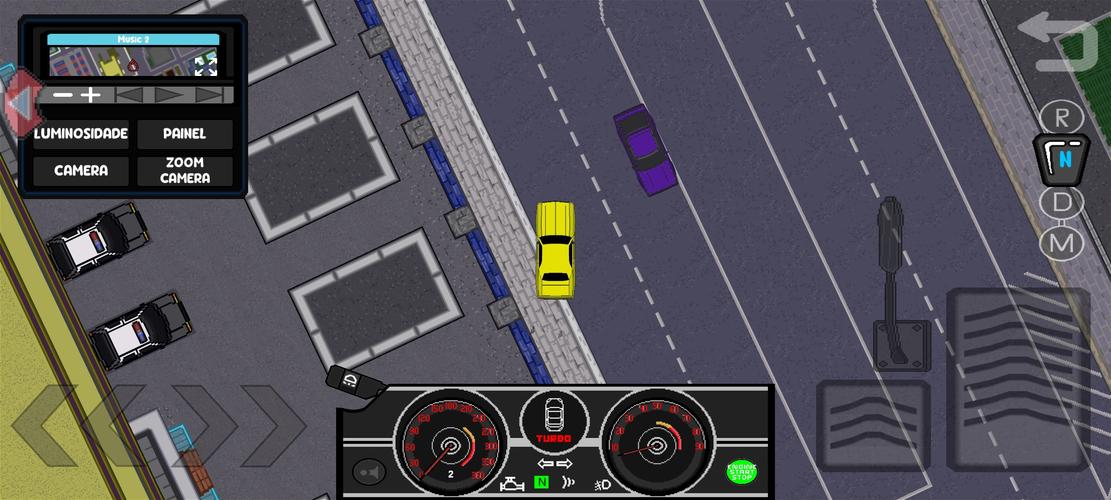1111x500 pixels.
Task: Activate the Turbo button
Action: click(x=554, y=421)
